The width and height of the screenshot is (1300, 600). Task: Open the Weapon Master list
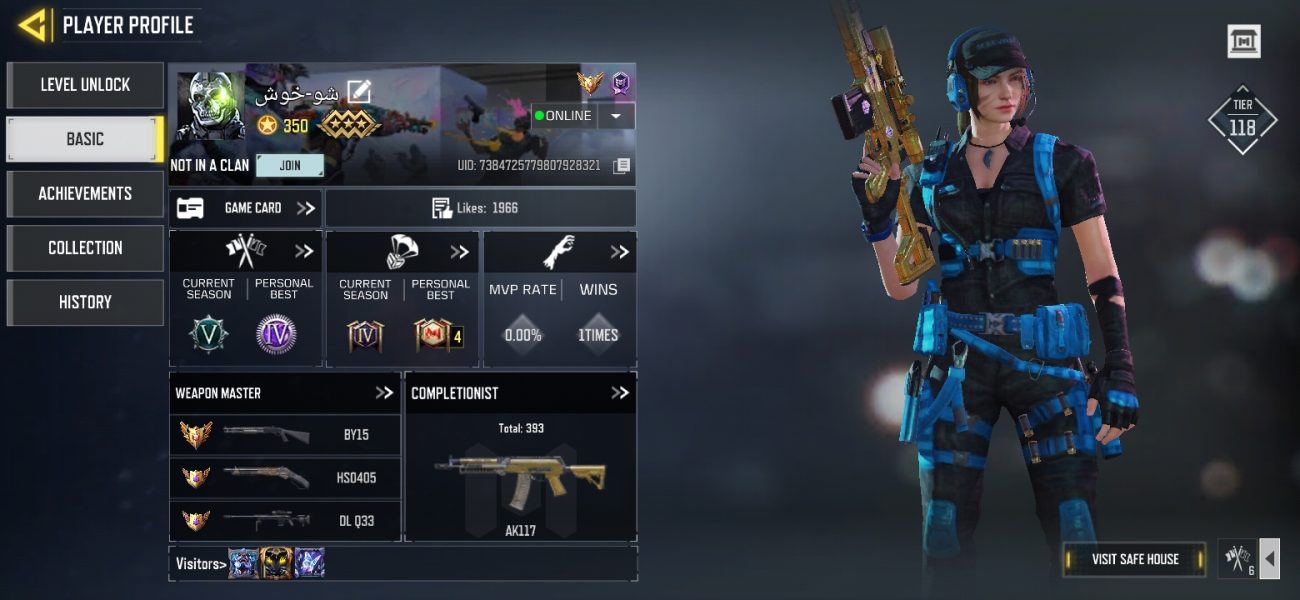pyautogui.click(x=384, y=393)
